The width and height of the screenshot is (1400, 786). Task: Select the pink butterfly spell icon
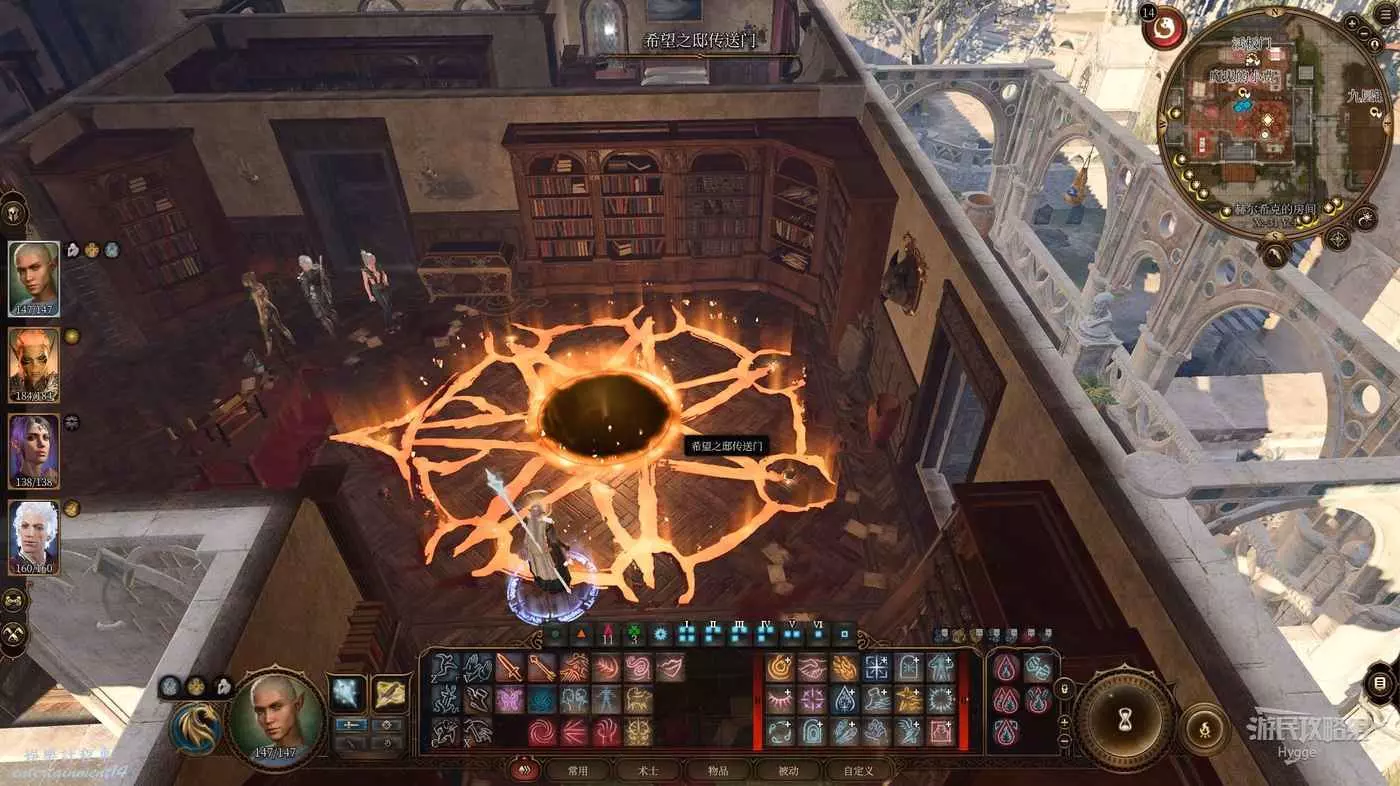(509, 699)
